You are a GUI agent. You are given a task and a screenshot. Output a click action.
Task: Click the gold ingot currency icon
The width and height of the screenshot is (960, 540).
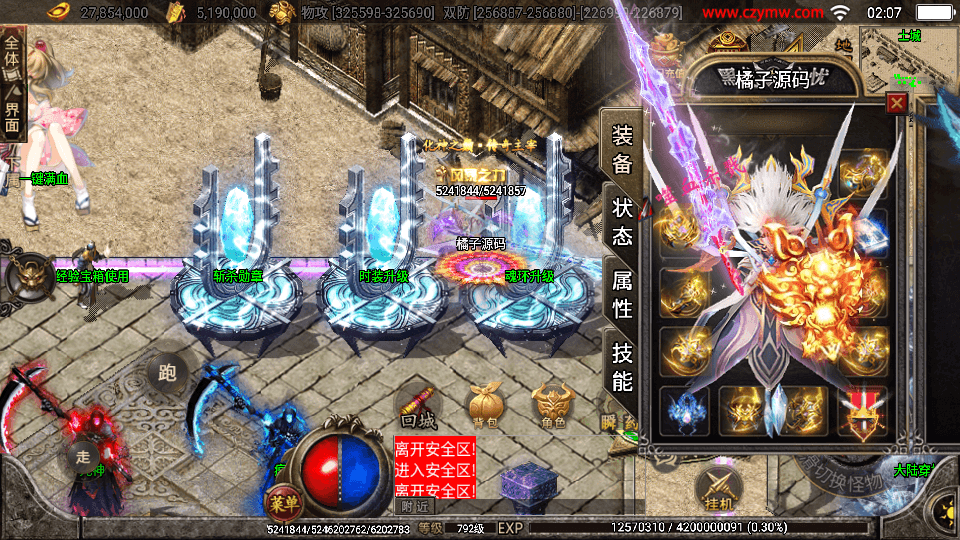pos(64,12)
